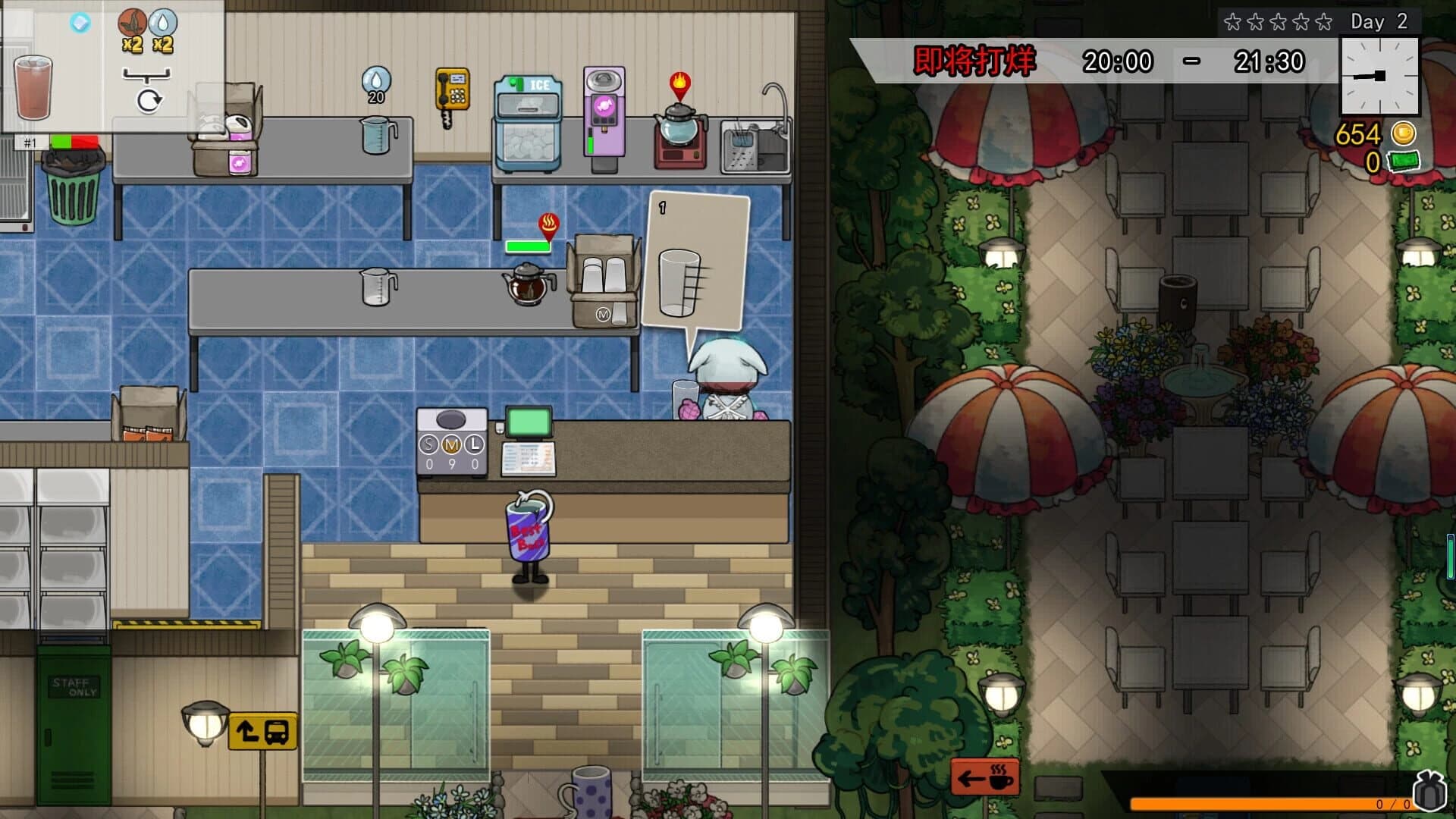This screenshot has height=819, width=1456.
Task: Click the reset arrow icon in the recipe panel
Action: [x=149, y=99]
